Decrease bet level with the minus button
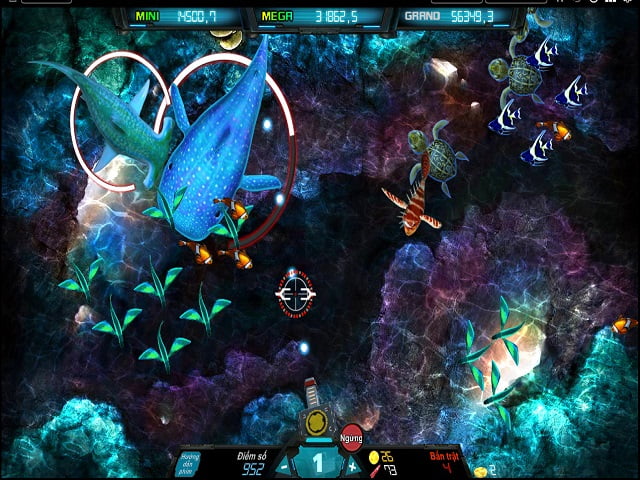The height and width of the screenshot is (480, 640). [x=285, y=465]
